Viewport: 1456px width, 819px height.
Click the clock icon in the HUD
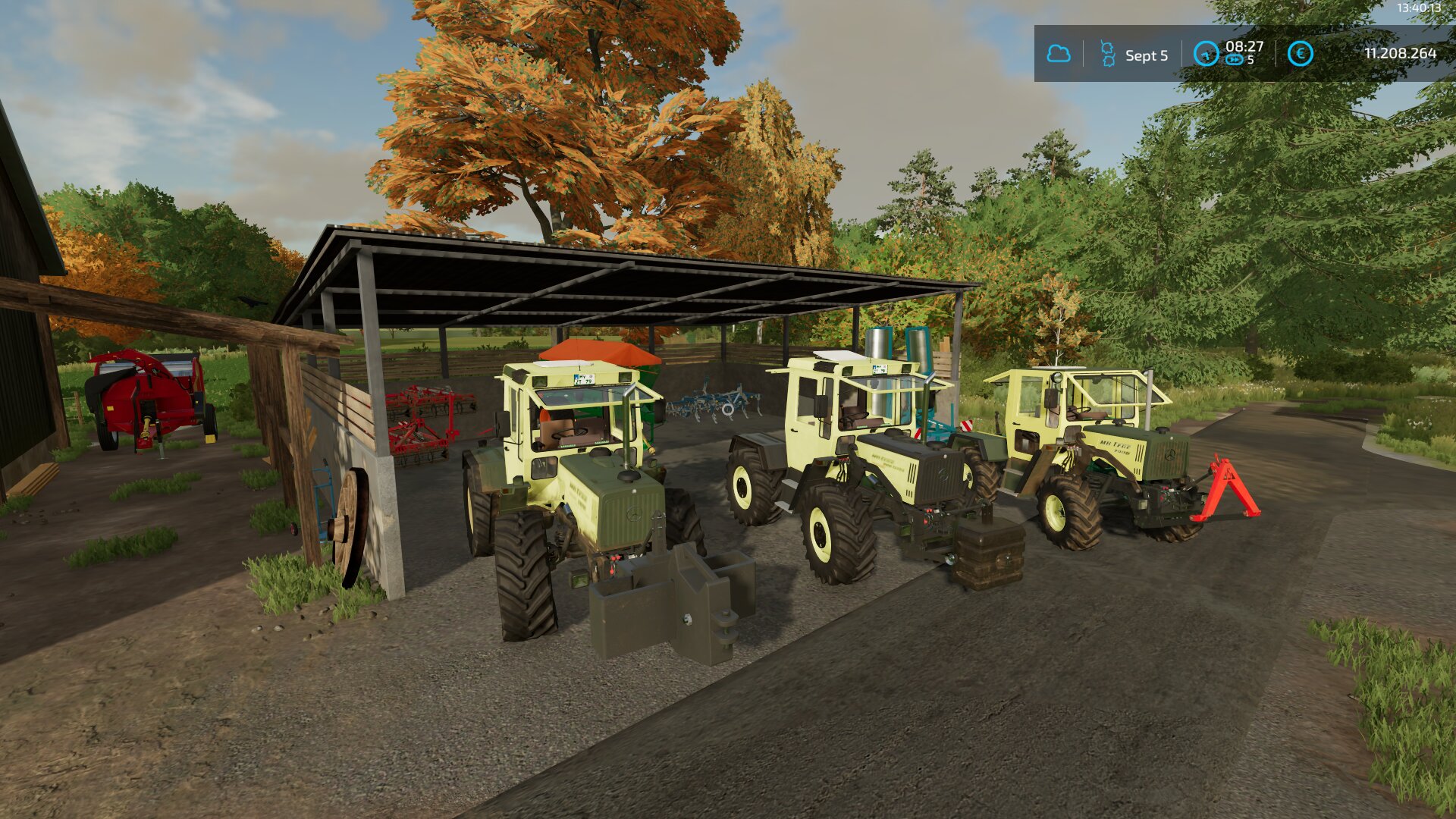click(x=1205, y=54)
